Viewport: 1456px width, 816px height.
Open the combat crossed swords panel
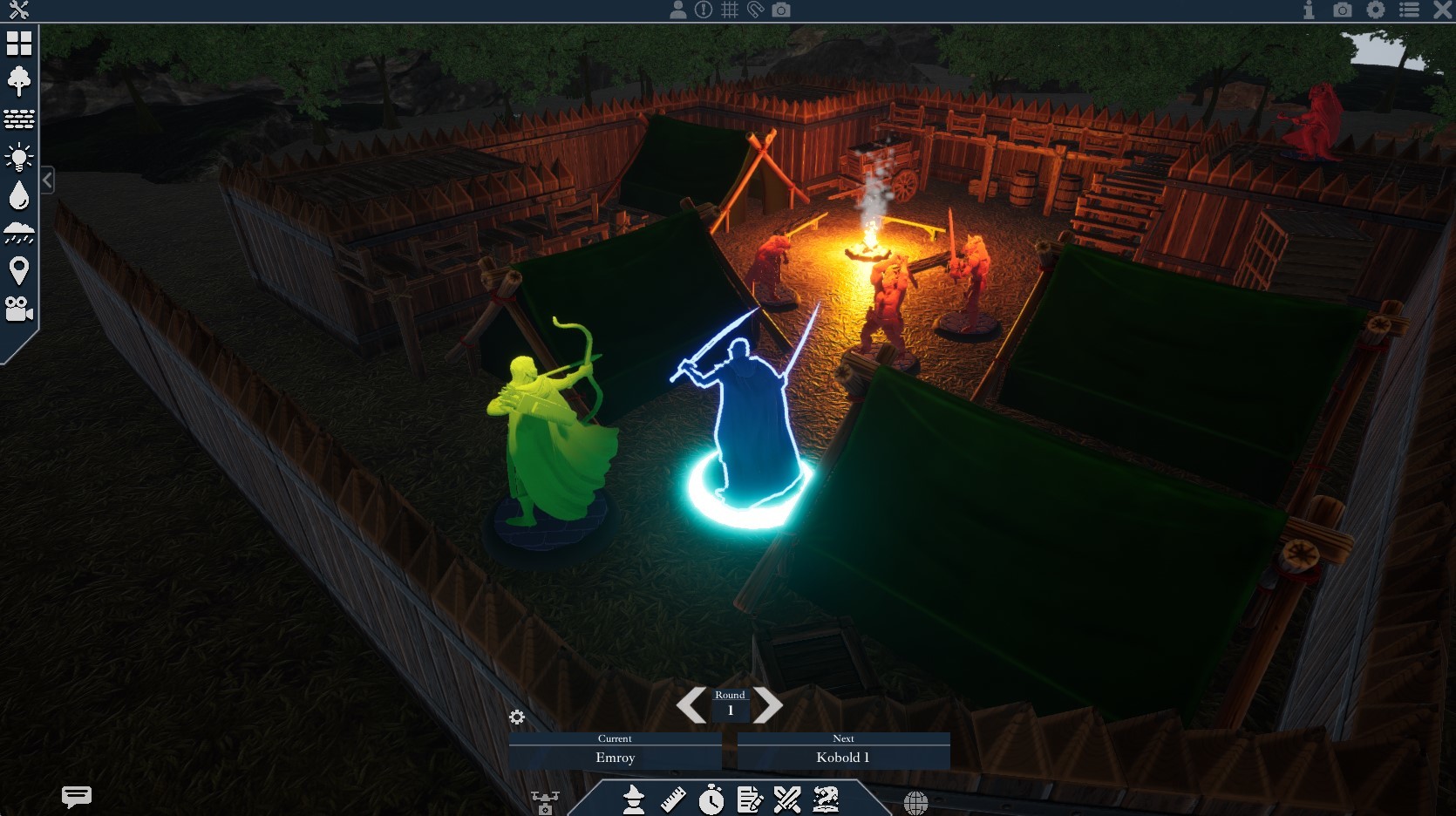coord(788,800)
